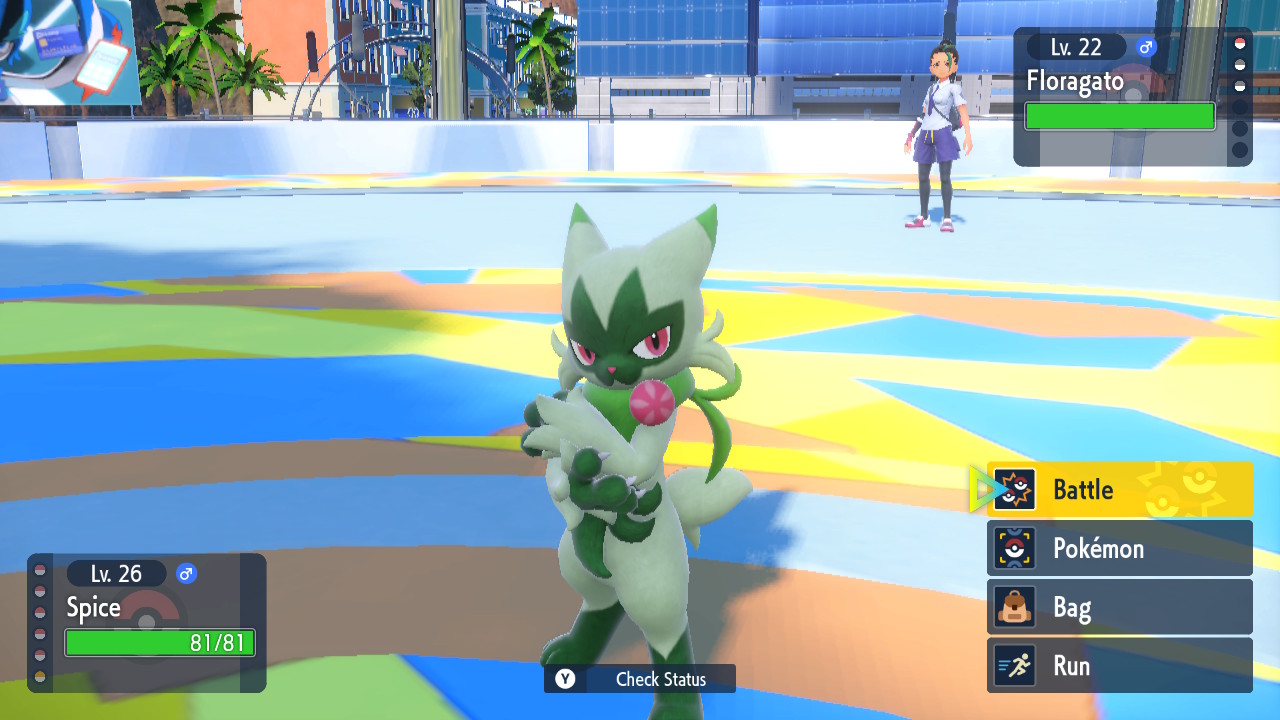Viewport: 1280px width, 720px height.
Task: Open the Bag menu
Action: coord(1119,607)
